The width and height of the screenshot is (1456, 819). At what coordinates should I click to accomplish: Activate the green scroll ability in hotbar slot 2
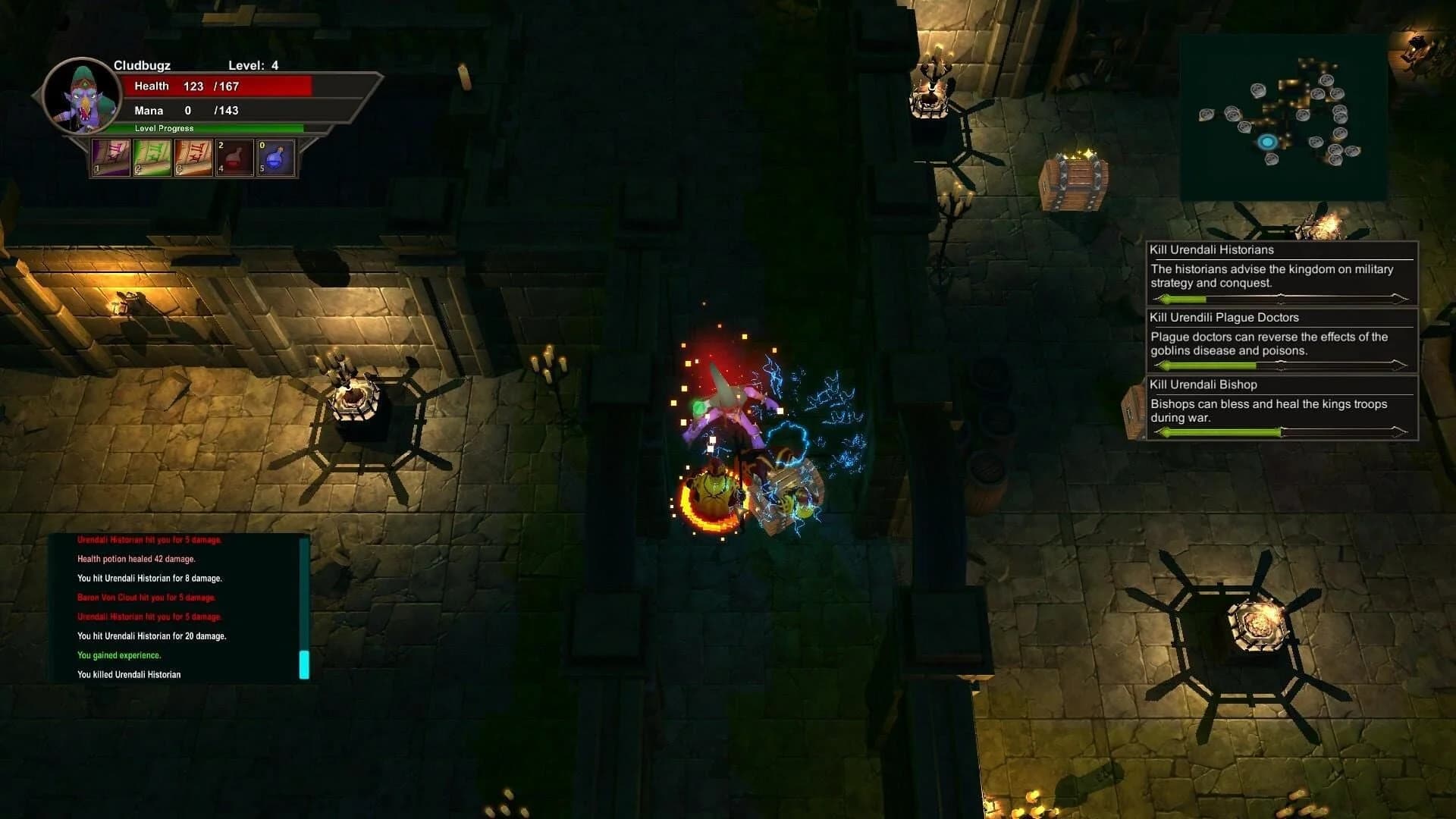pos(152,159)
